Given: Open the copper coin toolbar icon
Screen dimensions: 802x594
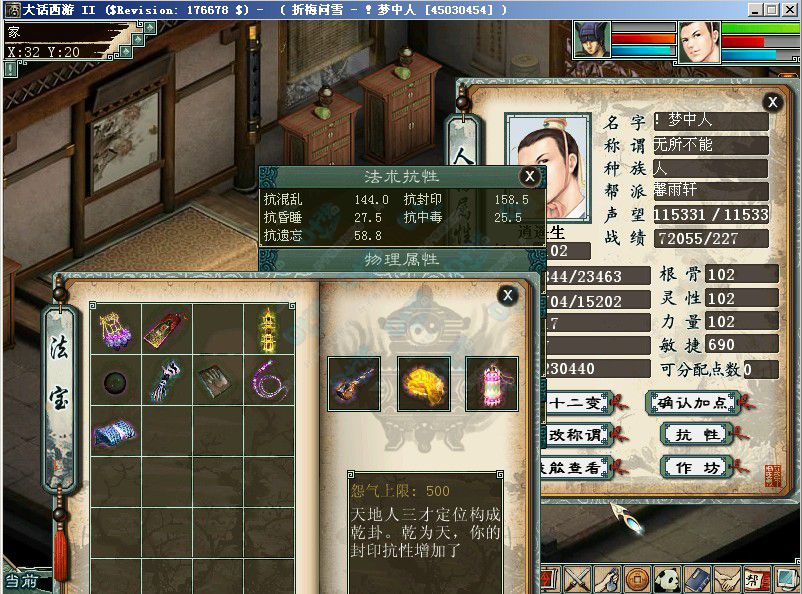Looking at the screenshot, I should coord(637,578).
